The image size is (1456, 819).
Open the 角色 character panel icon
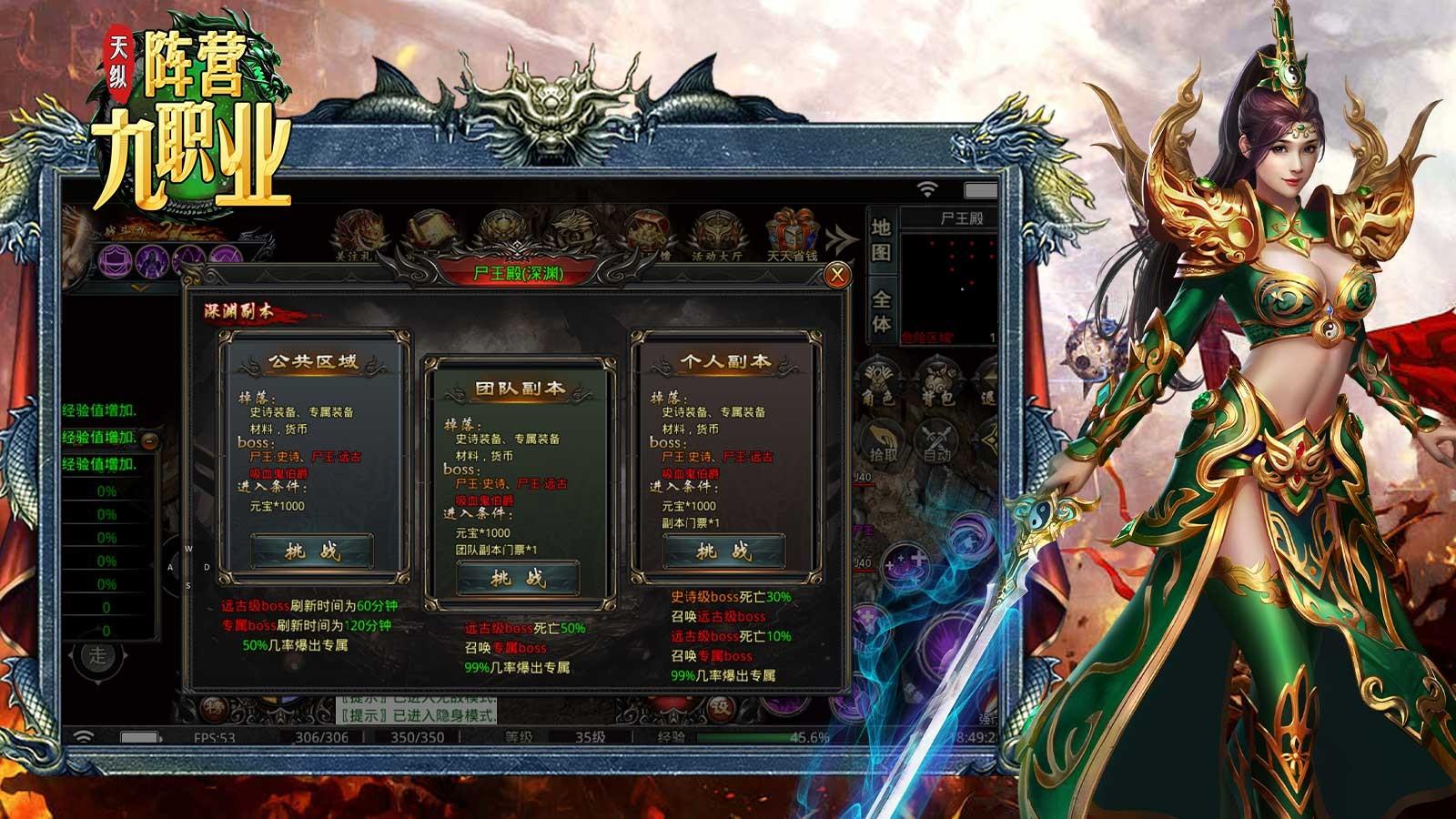[x=876, y=379]
